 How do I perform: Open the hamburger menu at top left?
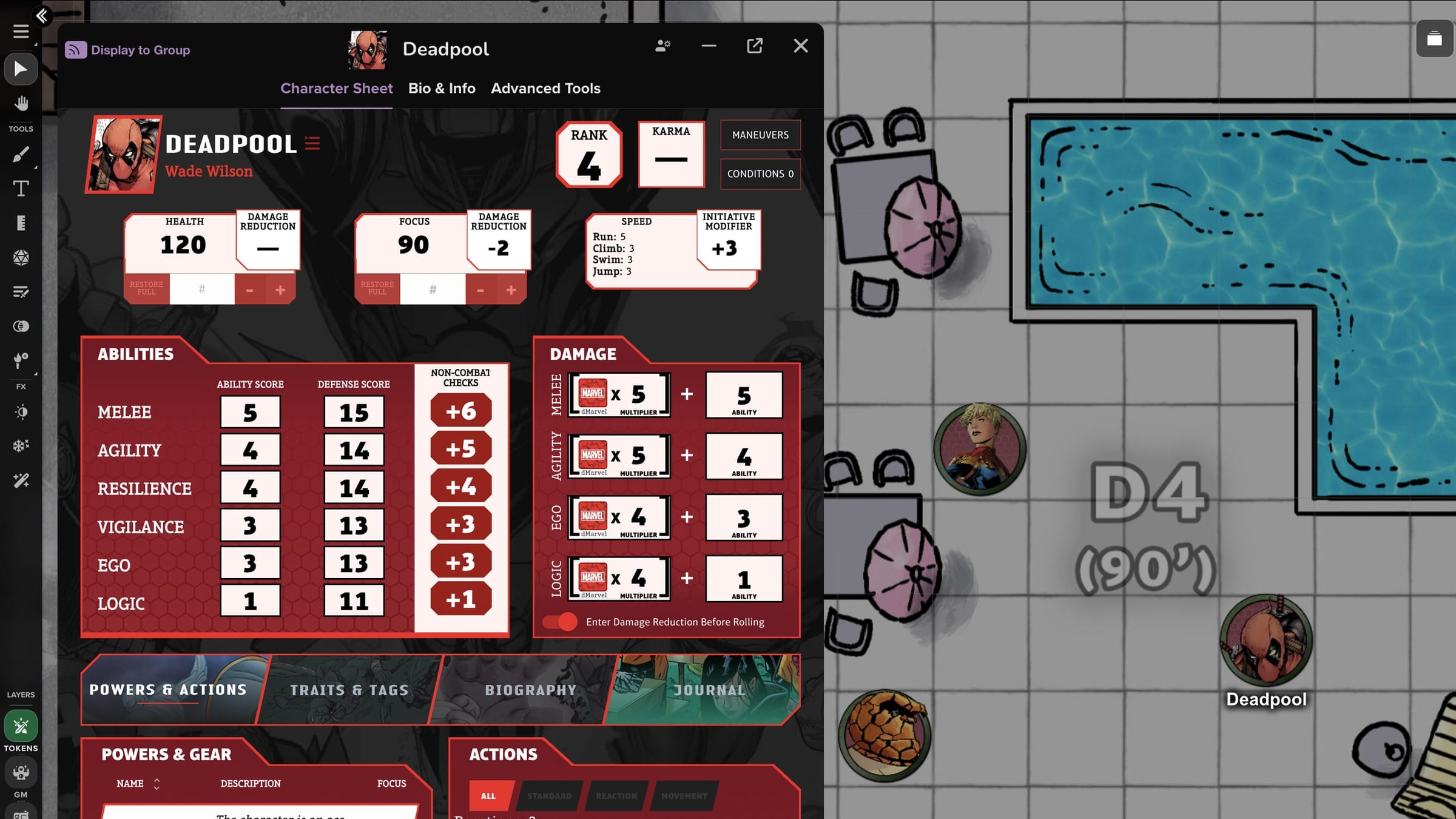point(21,32)
